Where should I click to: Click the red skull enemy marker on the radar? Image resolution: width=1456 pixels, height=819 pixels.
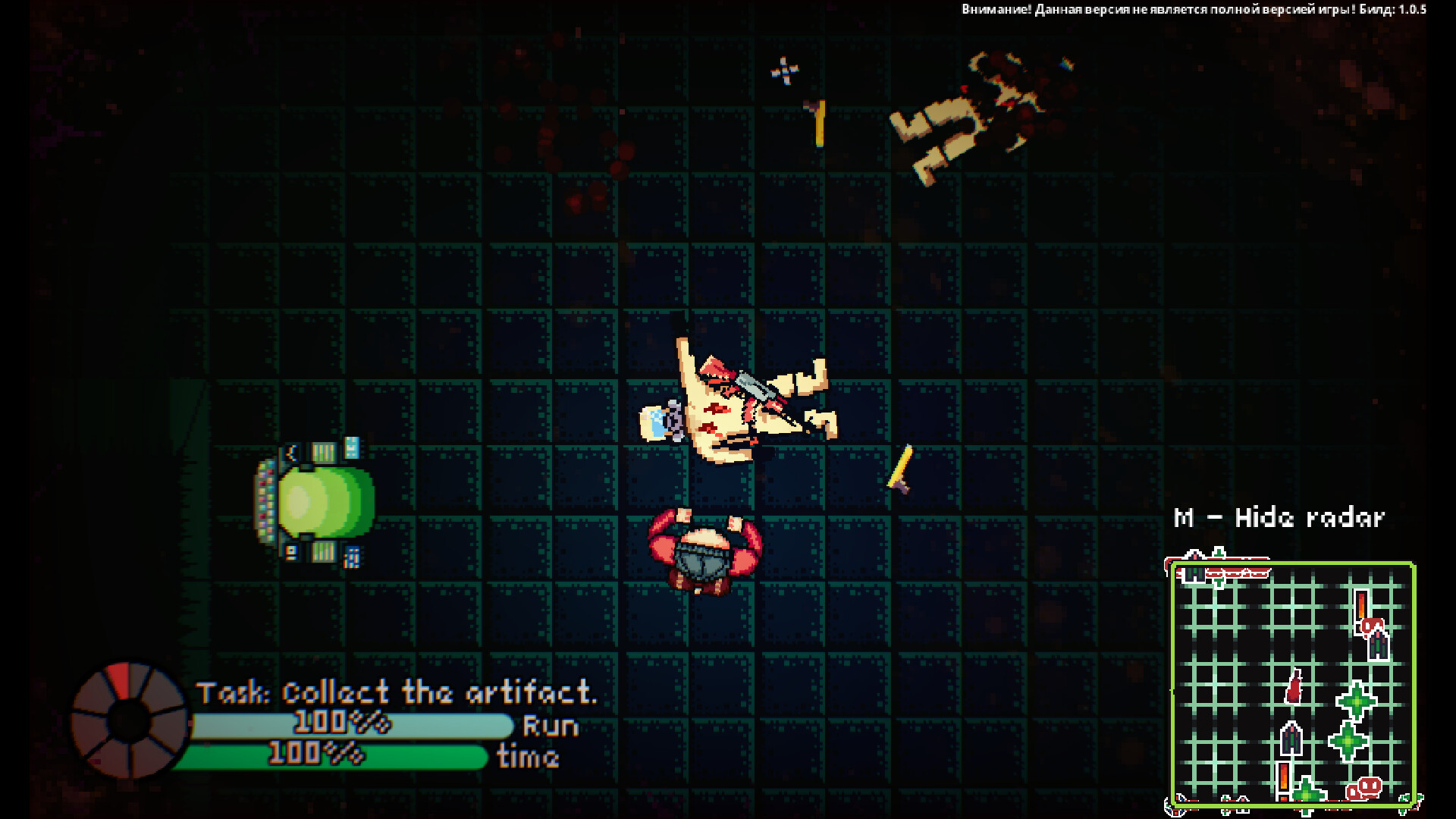(1371, 787)
